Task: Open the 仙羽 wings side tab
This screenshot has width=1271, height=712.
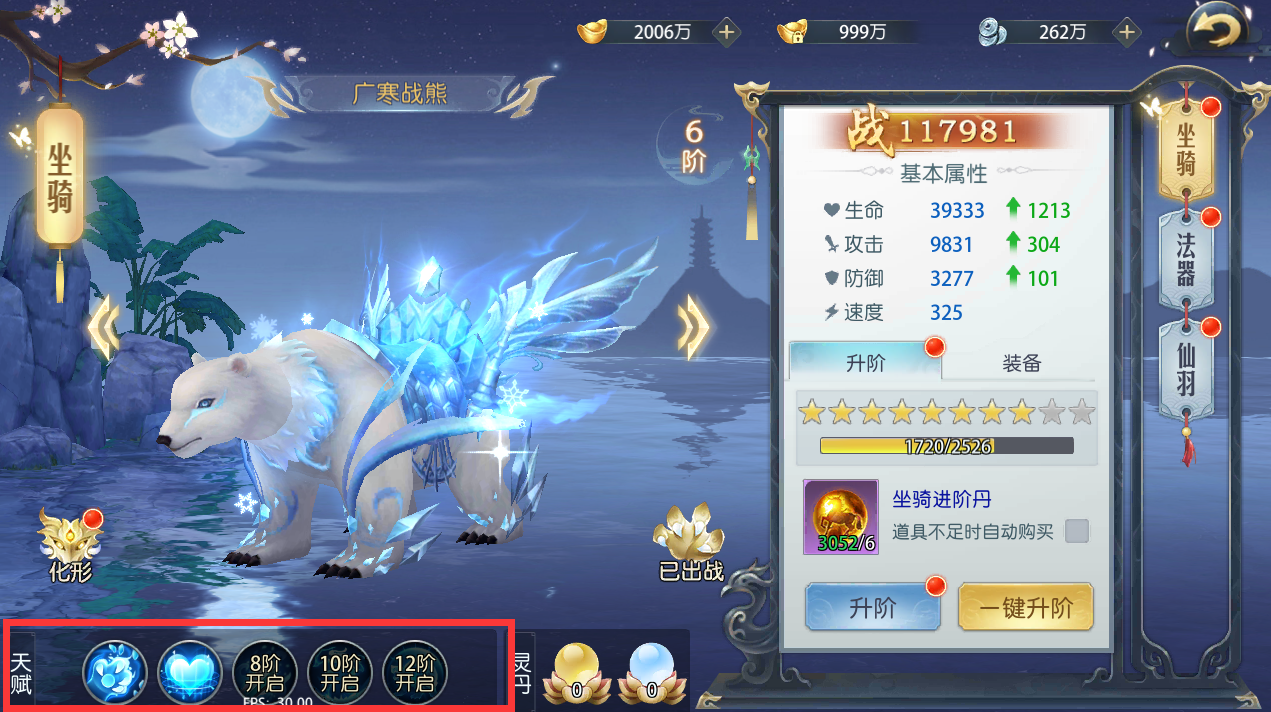Action: tap(1185, 368)
